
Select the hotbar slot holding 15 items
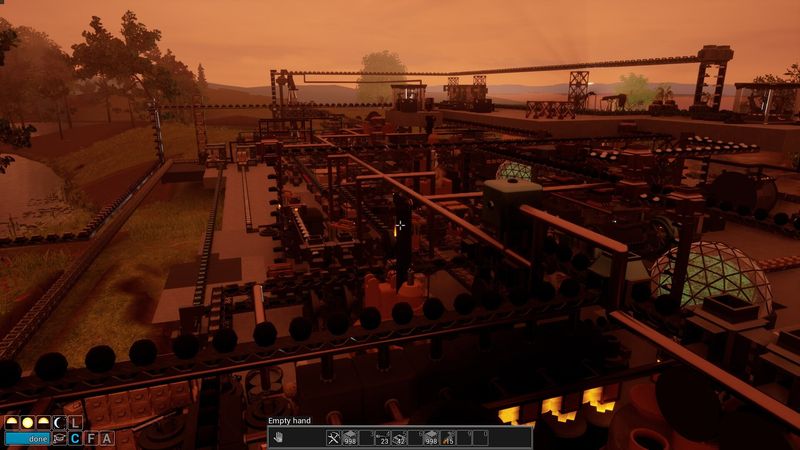(449, 437)
